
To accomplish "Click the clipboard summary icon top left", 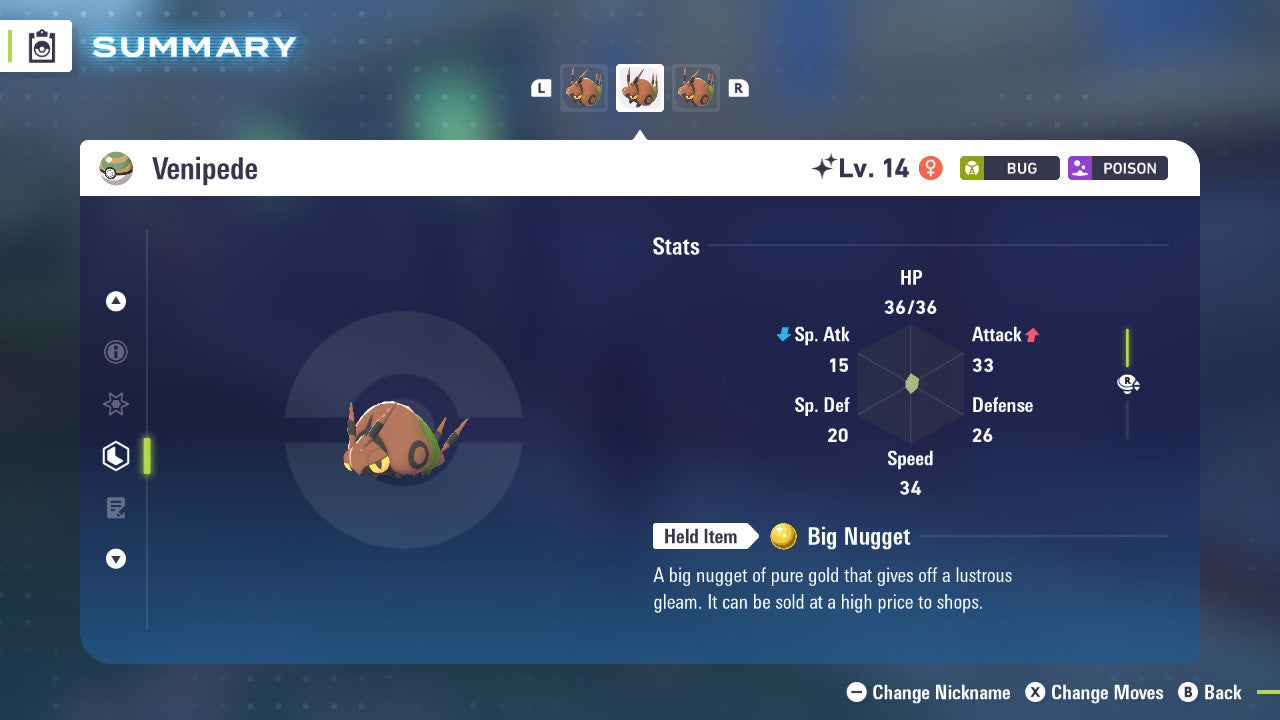I will pyautogui.click(x=41, y=46).
